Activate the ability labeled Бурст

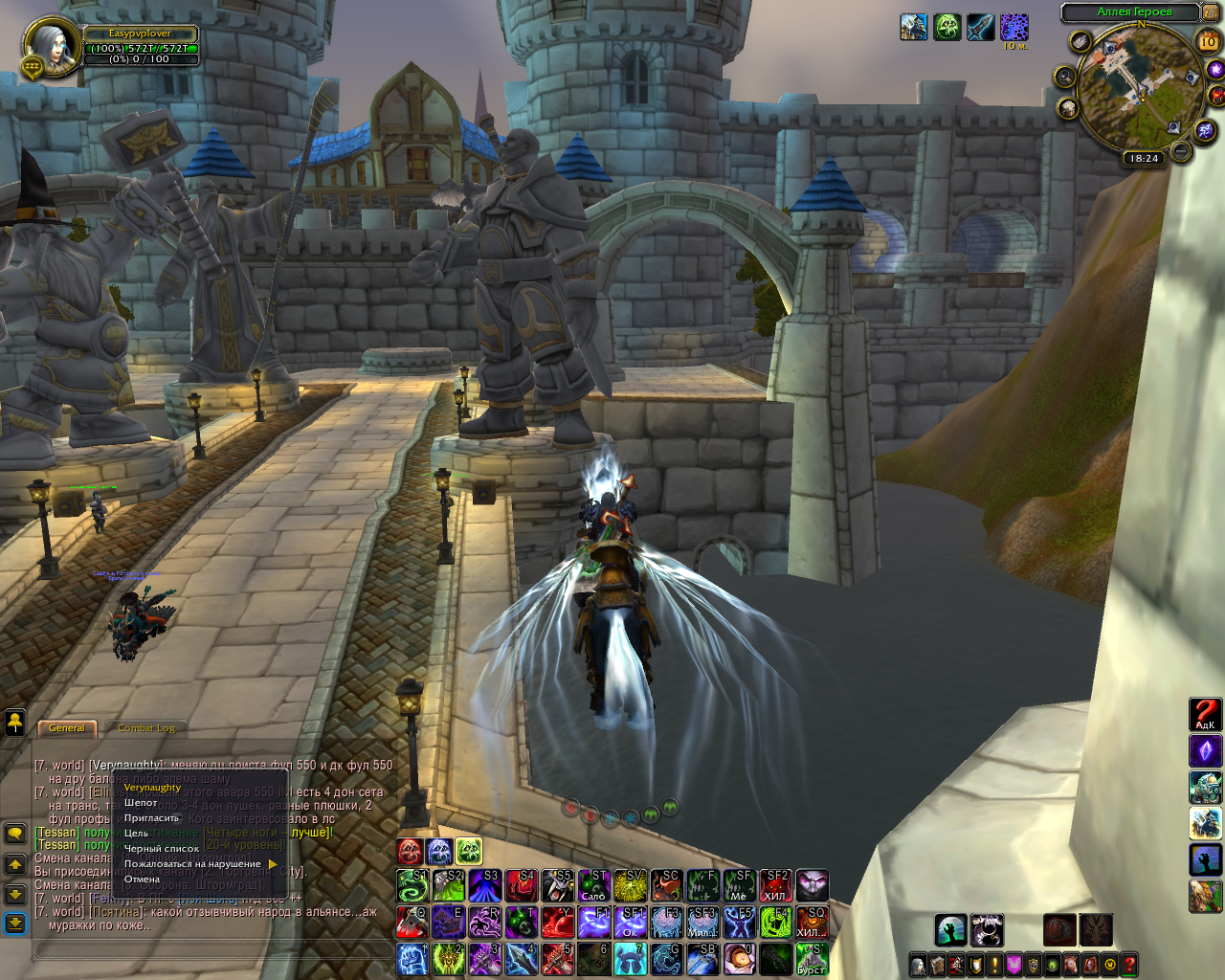click(812, 959)
